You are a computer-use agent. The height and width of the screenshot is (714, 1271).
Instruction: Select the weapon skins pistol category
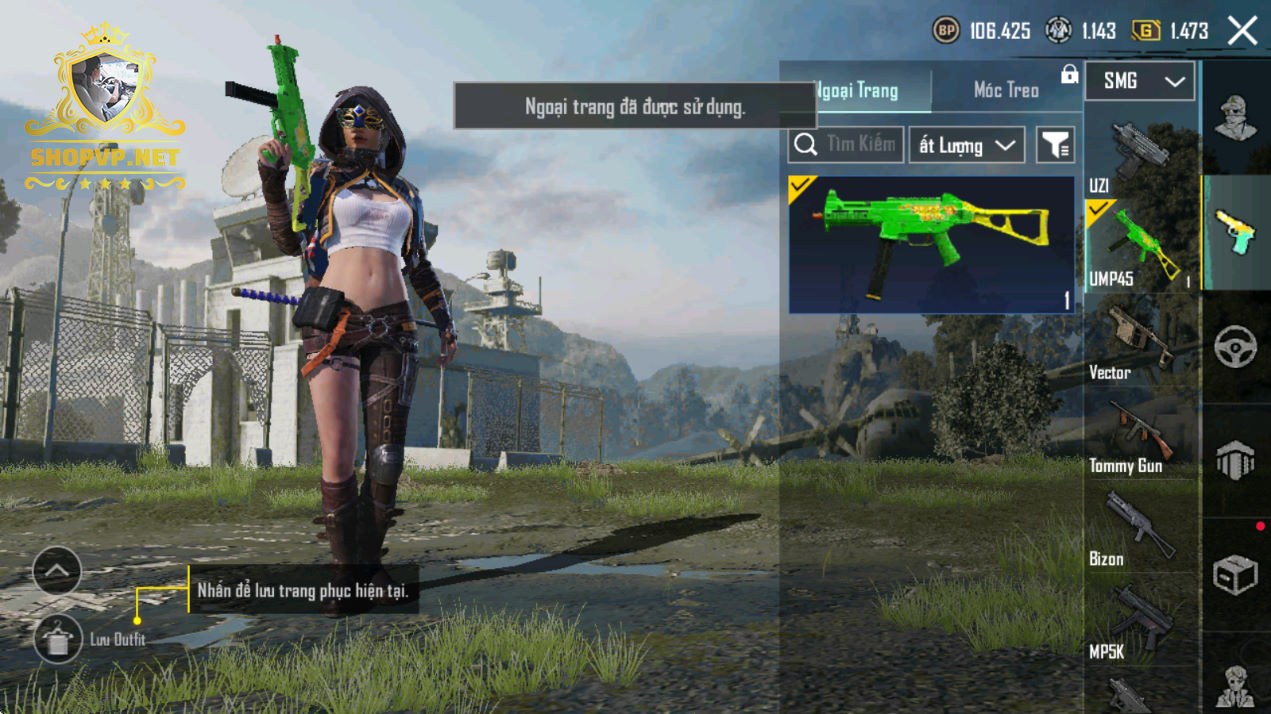tap(1236, 232)
